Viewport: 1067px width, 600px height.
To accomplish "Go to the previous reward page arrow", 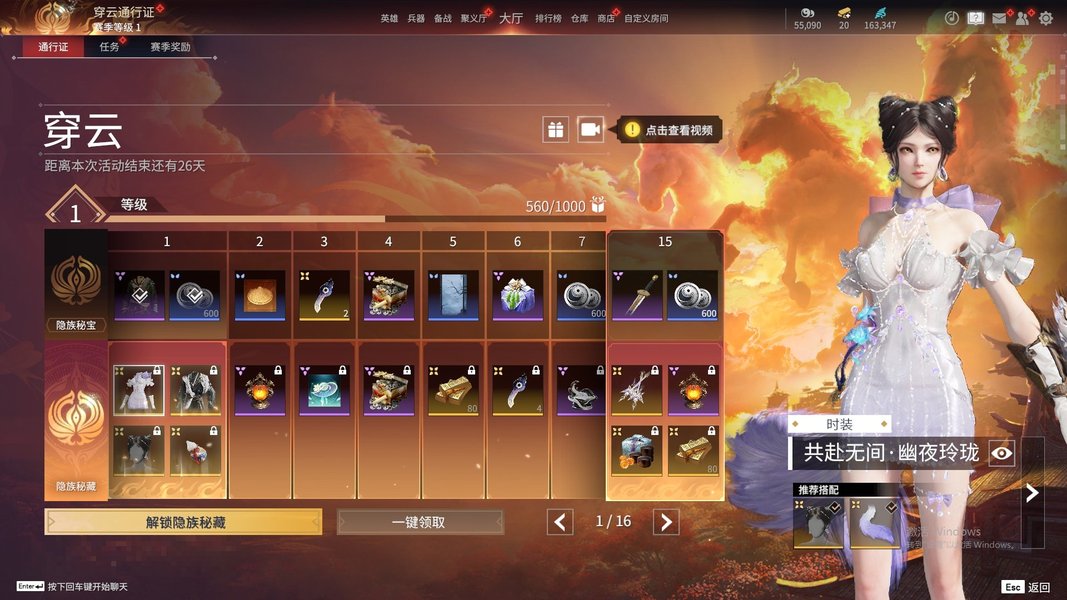I will [560, 522].
